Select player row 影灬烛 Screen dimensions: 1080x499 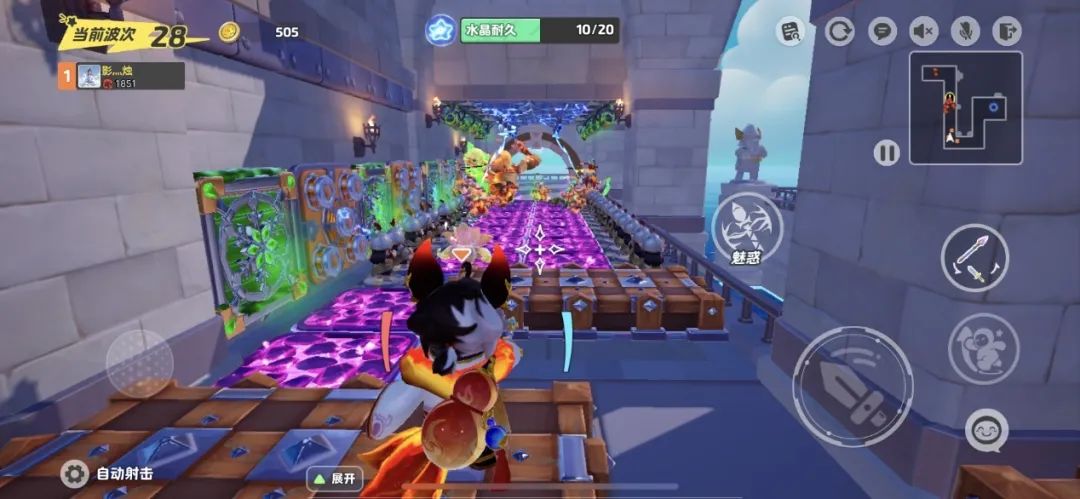point(121,76)
